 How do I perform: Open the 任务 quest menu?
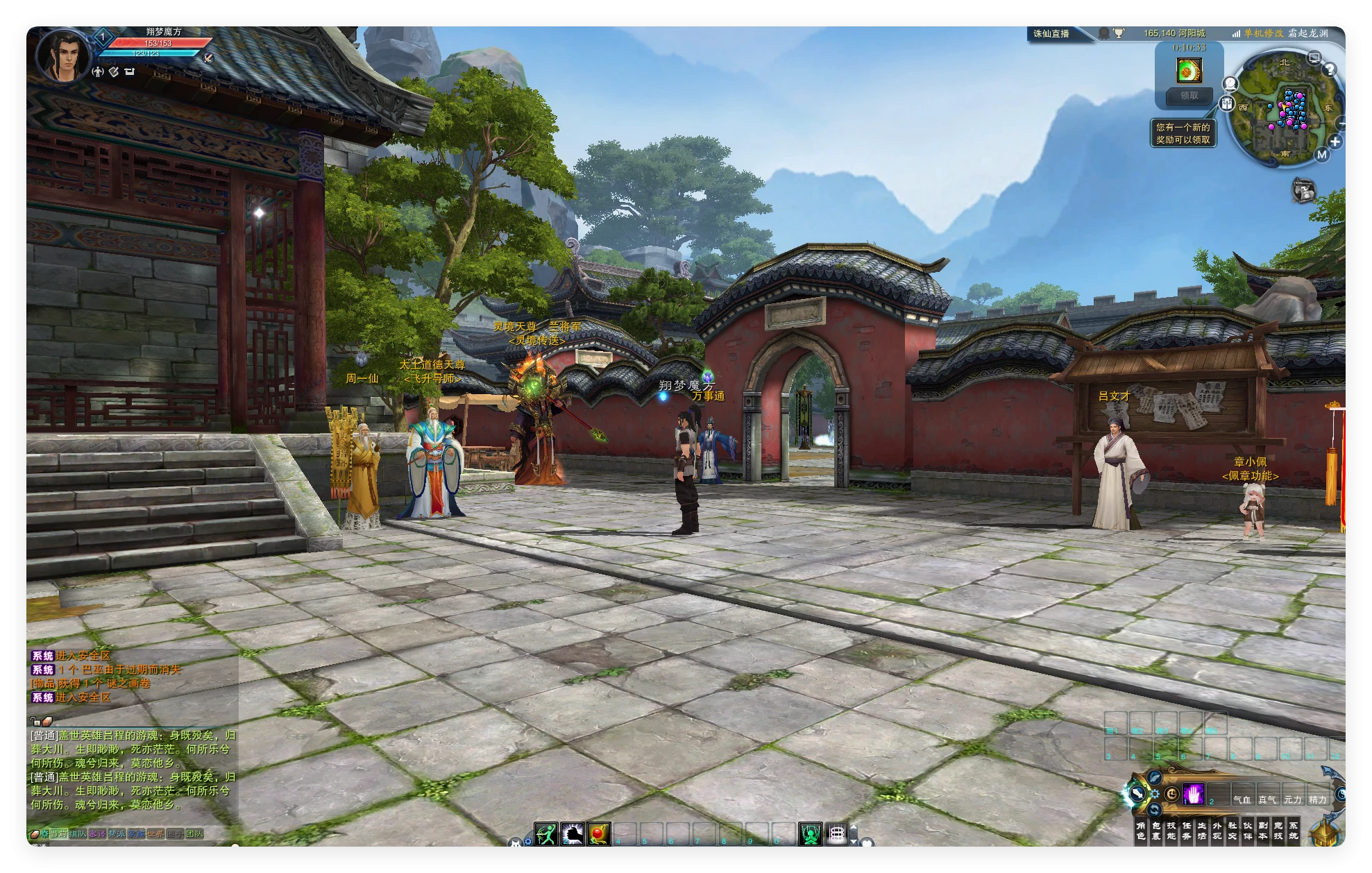pos(1187,831)
